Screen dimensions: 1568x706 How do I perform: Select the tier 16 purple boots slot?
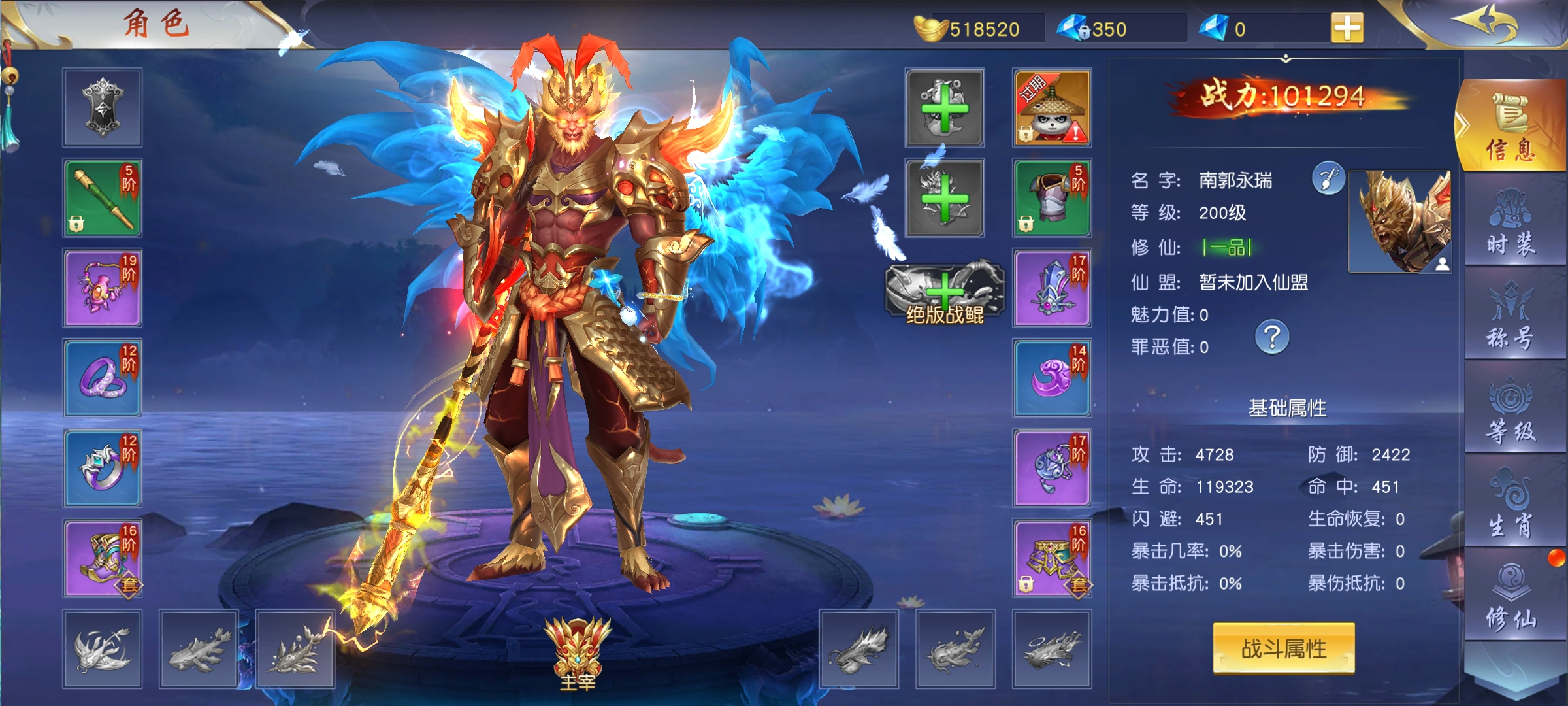click(103, 558)
